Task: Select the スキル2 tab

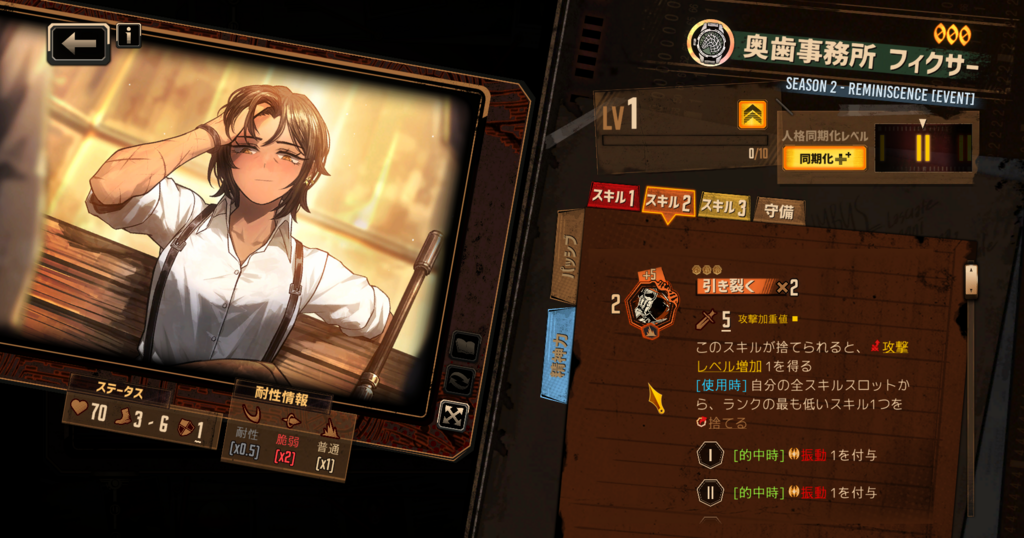Action: coord(668,202)
